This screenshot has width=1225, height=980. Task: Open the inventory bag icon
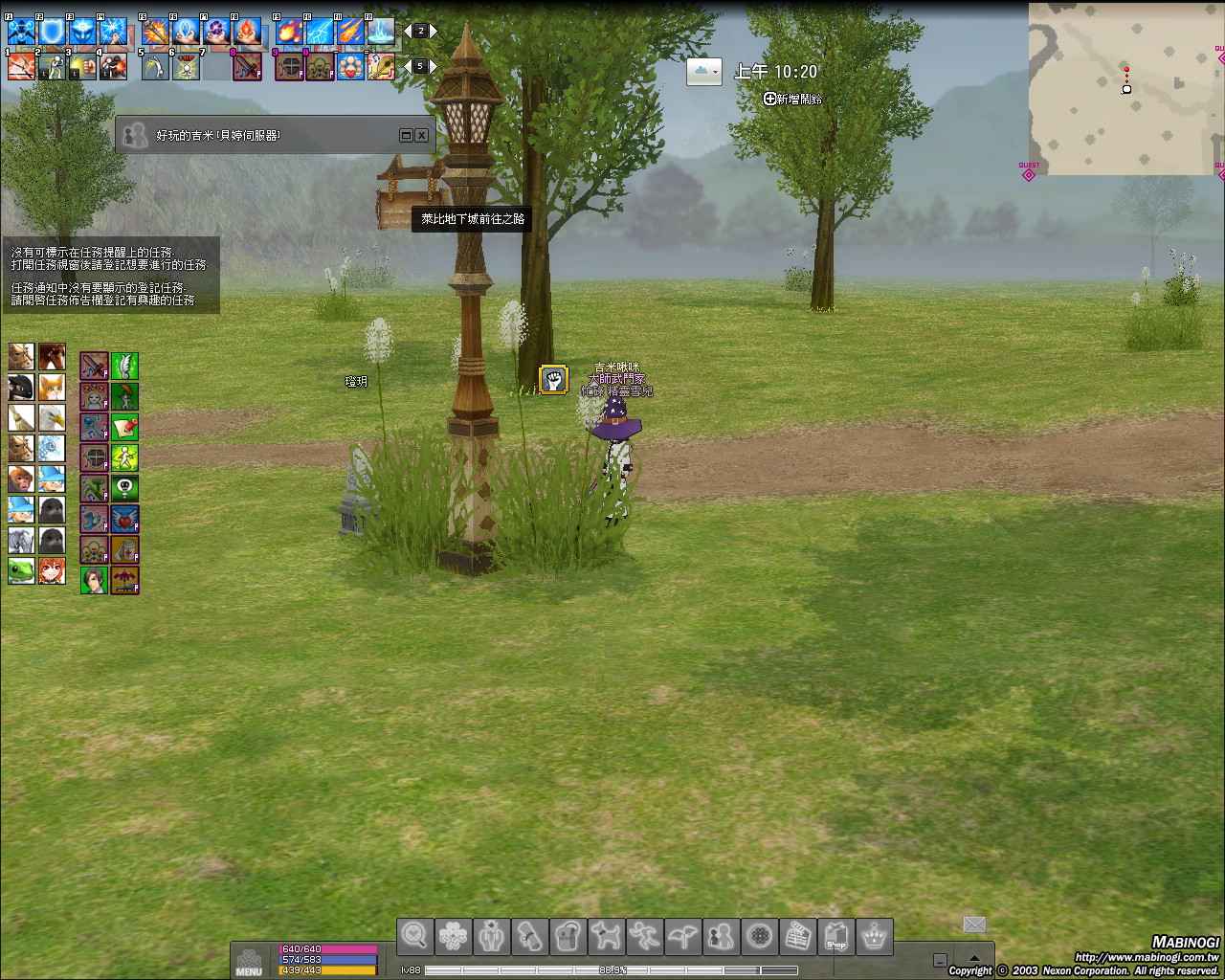pyautogui.click(x=568, y=937)
